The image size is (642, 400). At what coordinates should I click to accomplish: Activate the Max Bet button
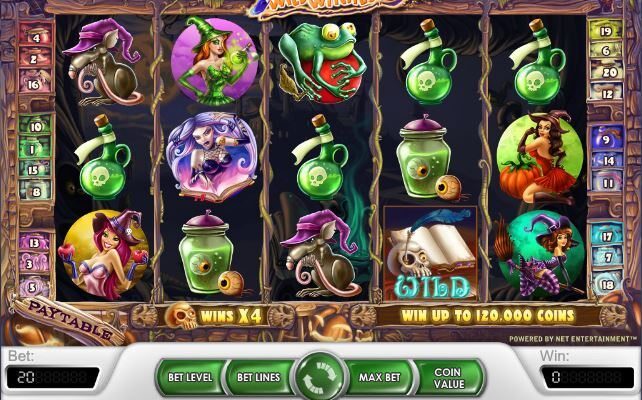tap(380, 378)
